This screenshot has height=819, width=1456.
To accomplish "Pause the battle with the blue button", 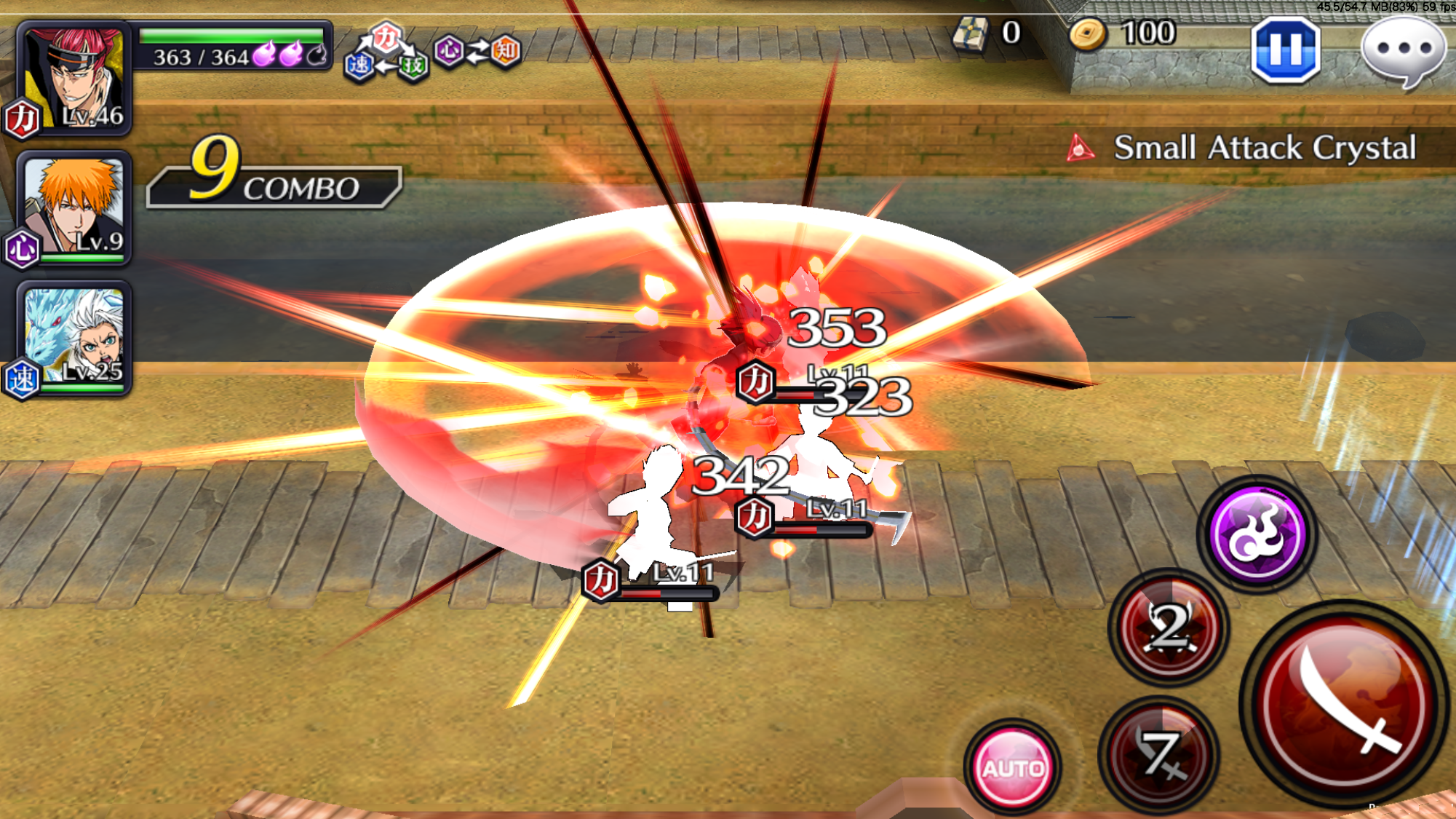I will 1285,50.
